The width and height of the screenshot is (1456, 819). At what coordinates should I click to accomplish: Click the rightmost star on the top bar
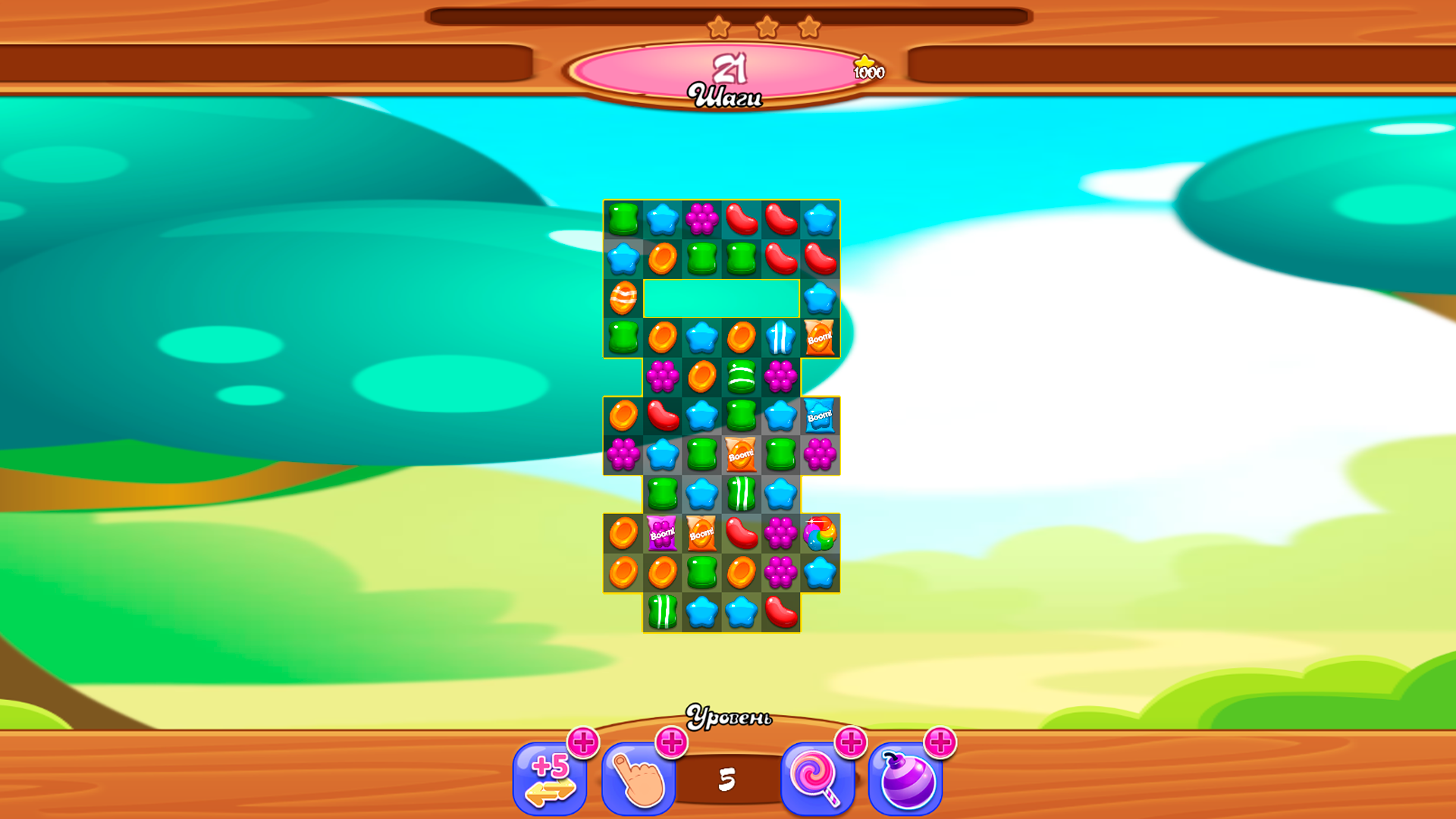(811, 27)
